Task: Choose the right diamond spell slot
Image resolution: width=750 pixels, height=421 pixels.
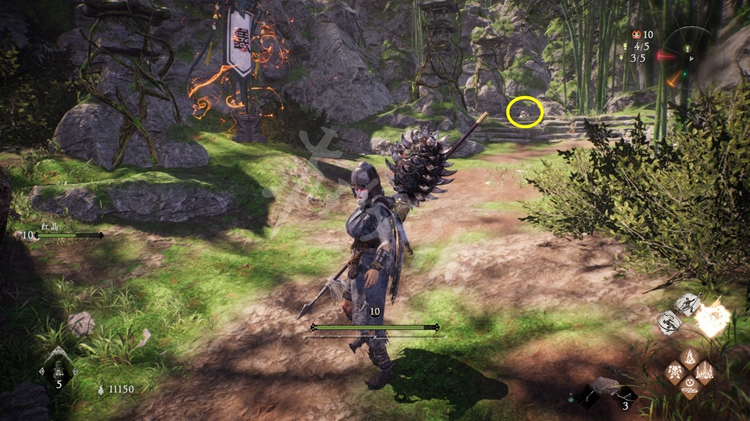Action: pos(704,372)
